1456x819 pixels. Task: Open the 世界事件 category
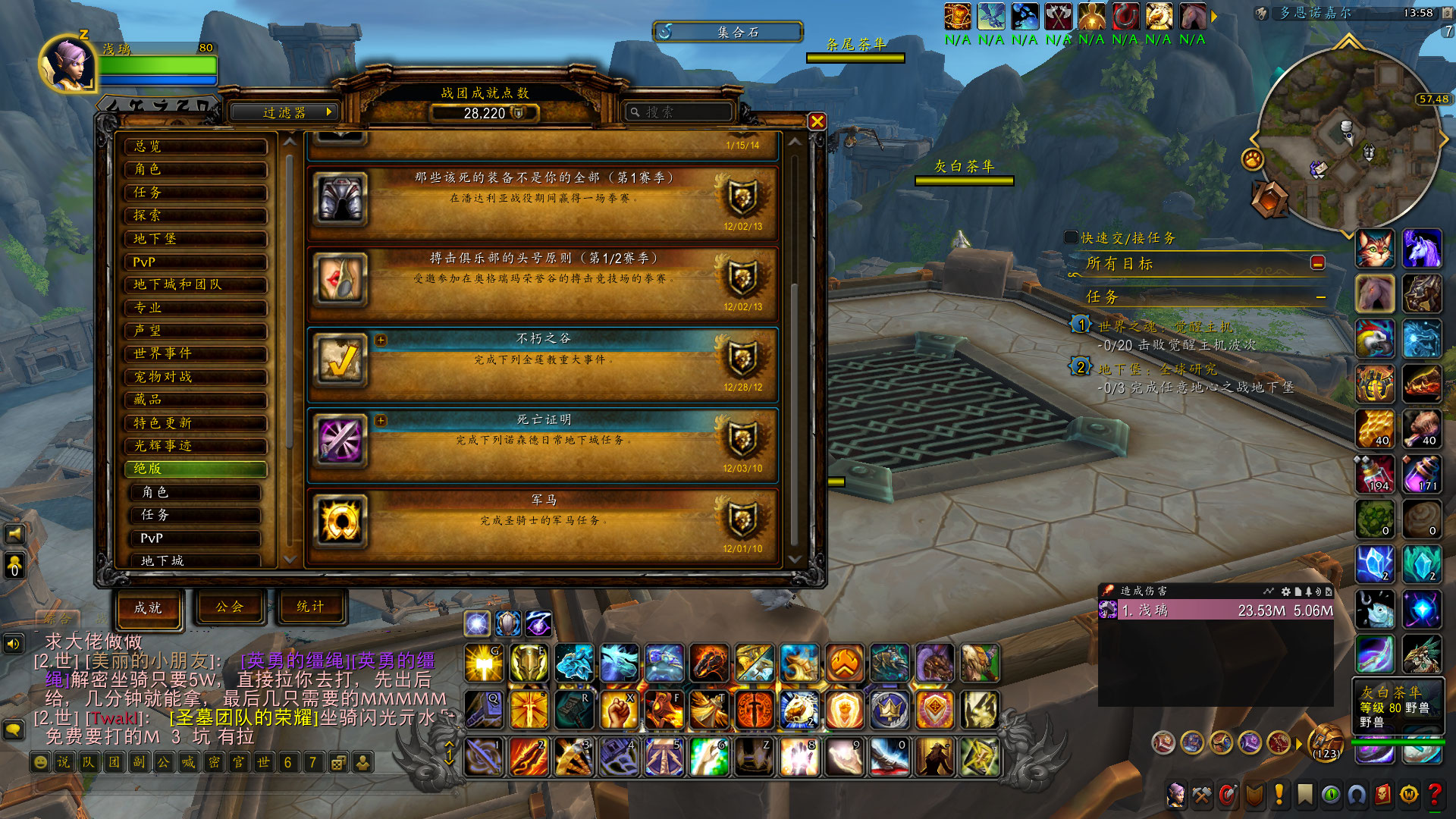click(x=196, y=353)
